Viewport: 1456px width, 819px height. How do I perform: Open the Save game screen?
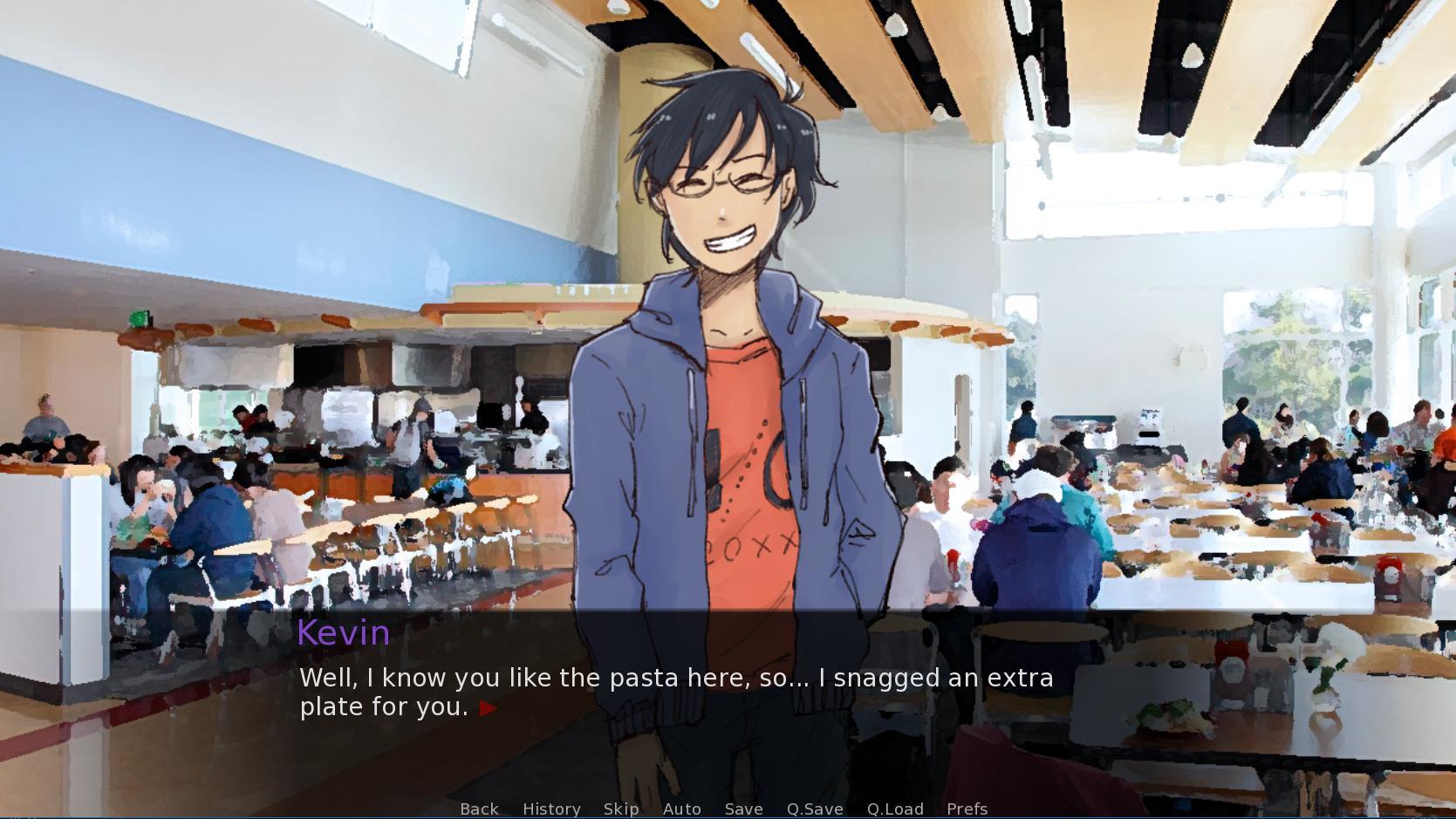click(743, 809)
